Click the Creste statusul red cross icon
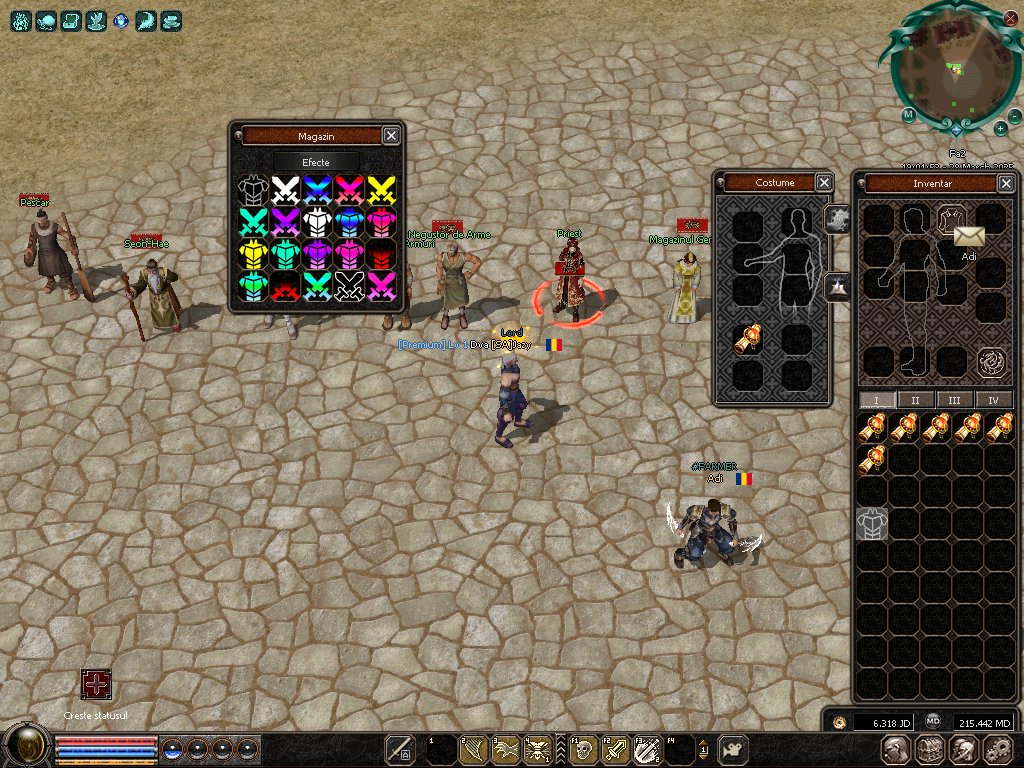 [96, 685]
